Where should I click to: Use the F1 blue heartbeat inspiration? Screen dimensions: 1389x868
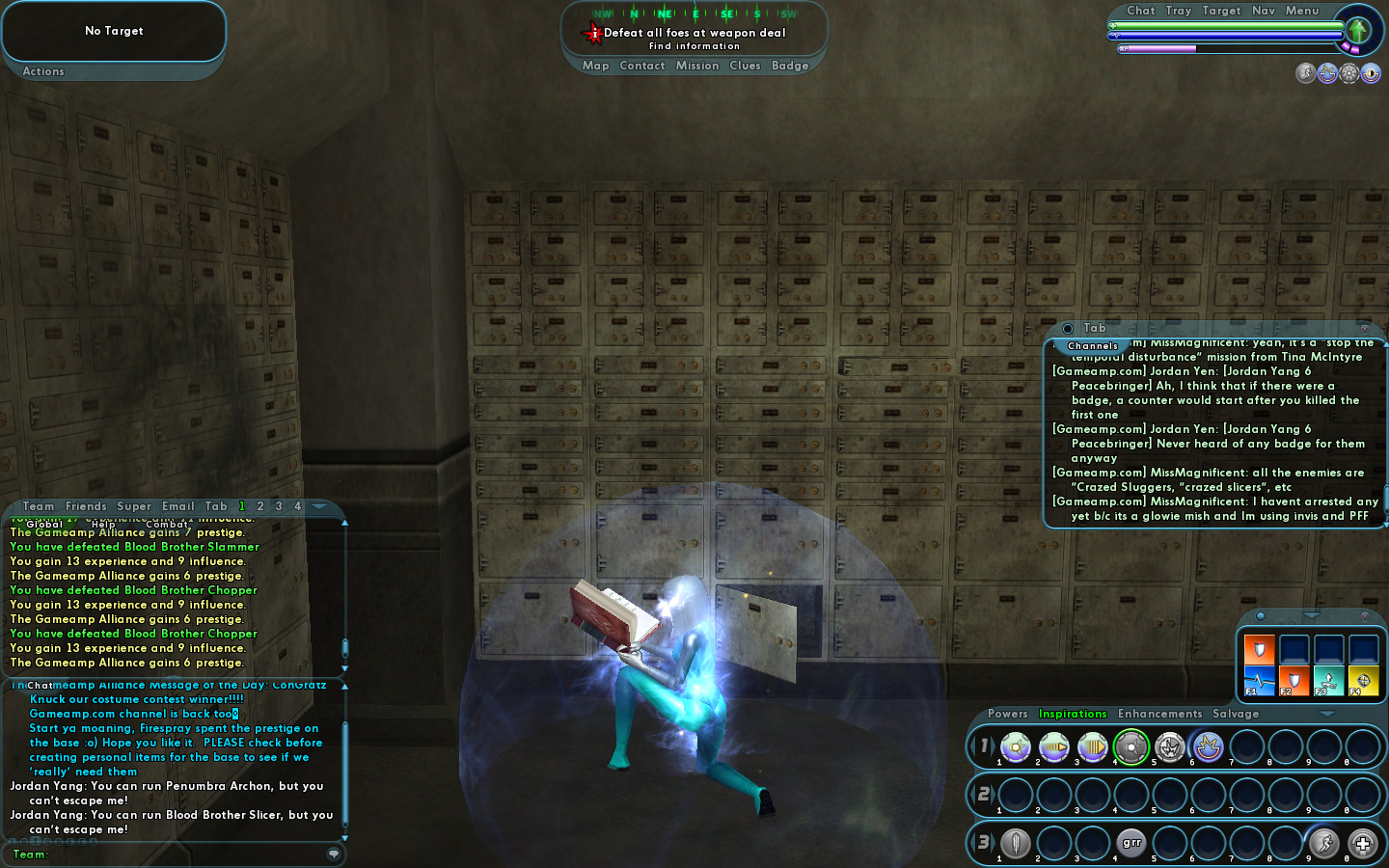click(x=1259, y=680)
